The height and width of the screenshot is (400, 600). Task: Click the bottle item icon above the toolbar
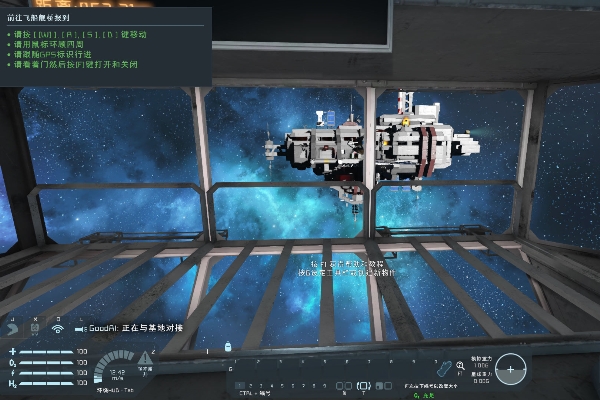[229, 347]
